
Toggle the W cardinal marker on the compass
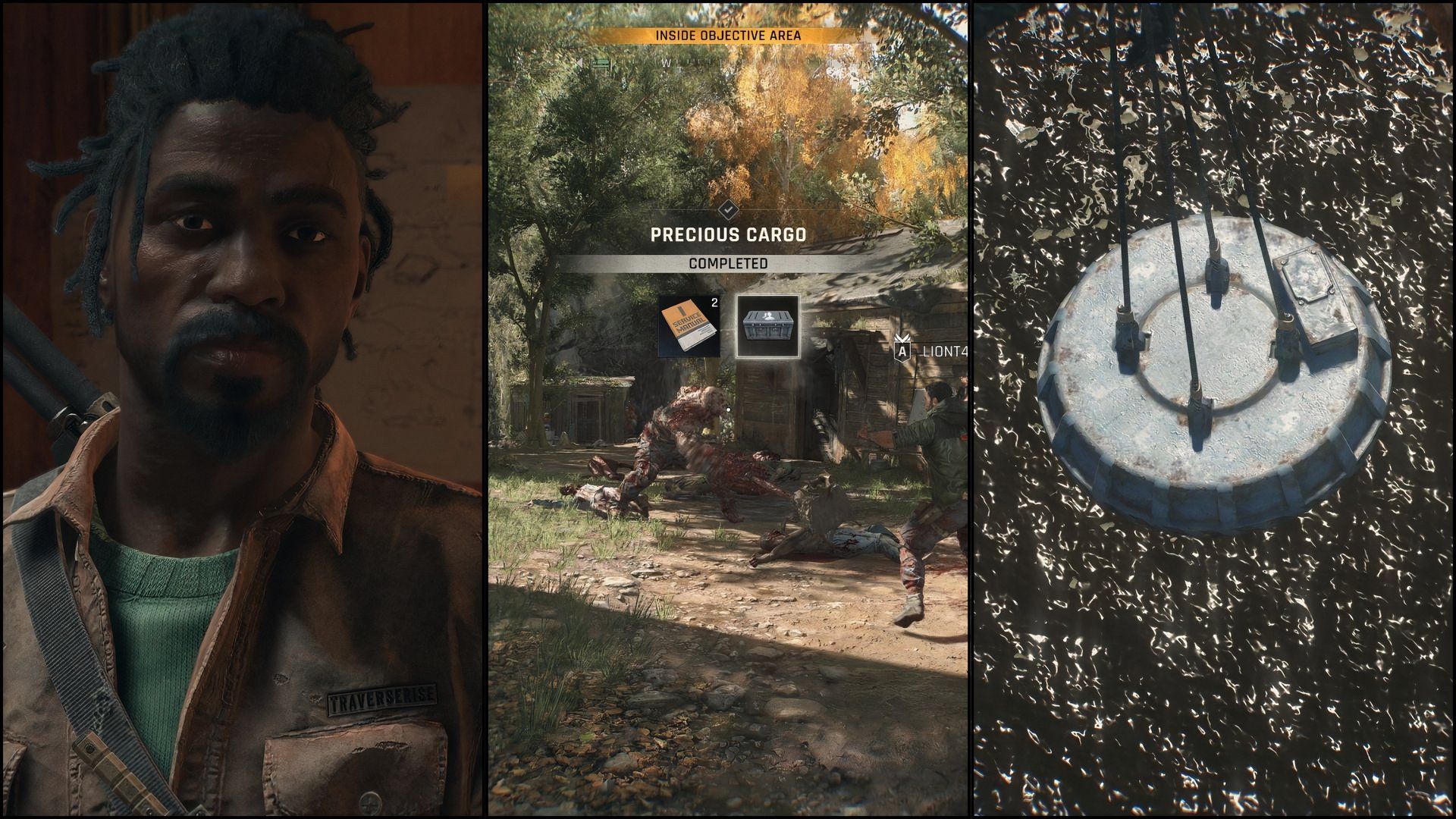pyautogui.click(x=667, y=62)
